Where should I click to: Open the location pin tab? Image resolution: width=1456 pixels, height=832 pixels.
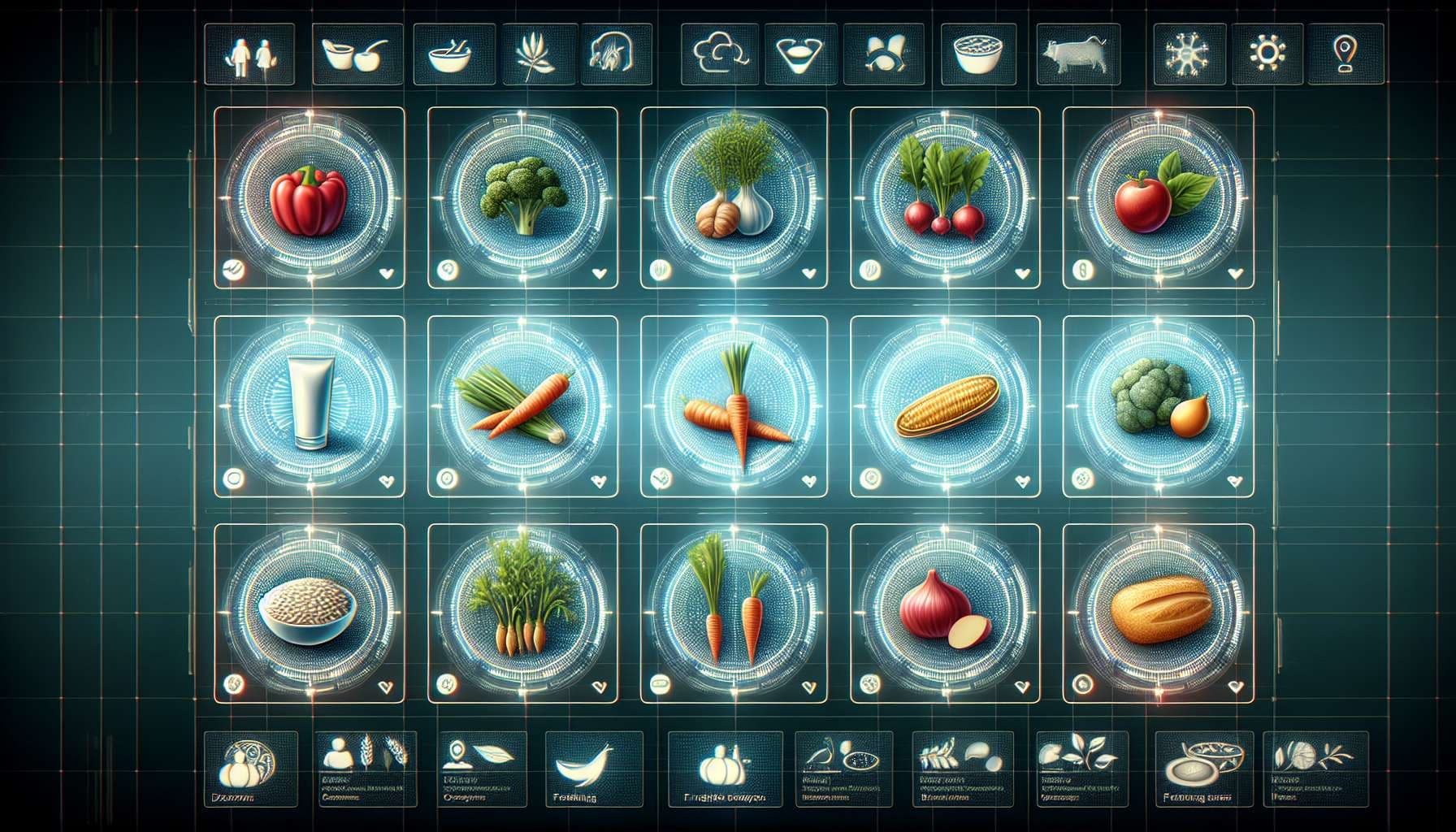point(1343,54)
